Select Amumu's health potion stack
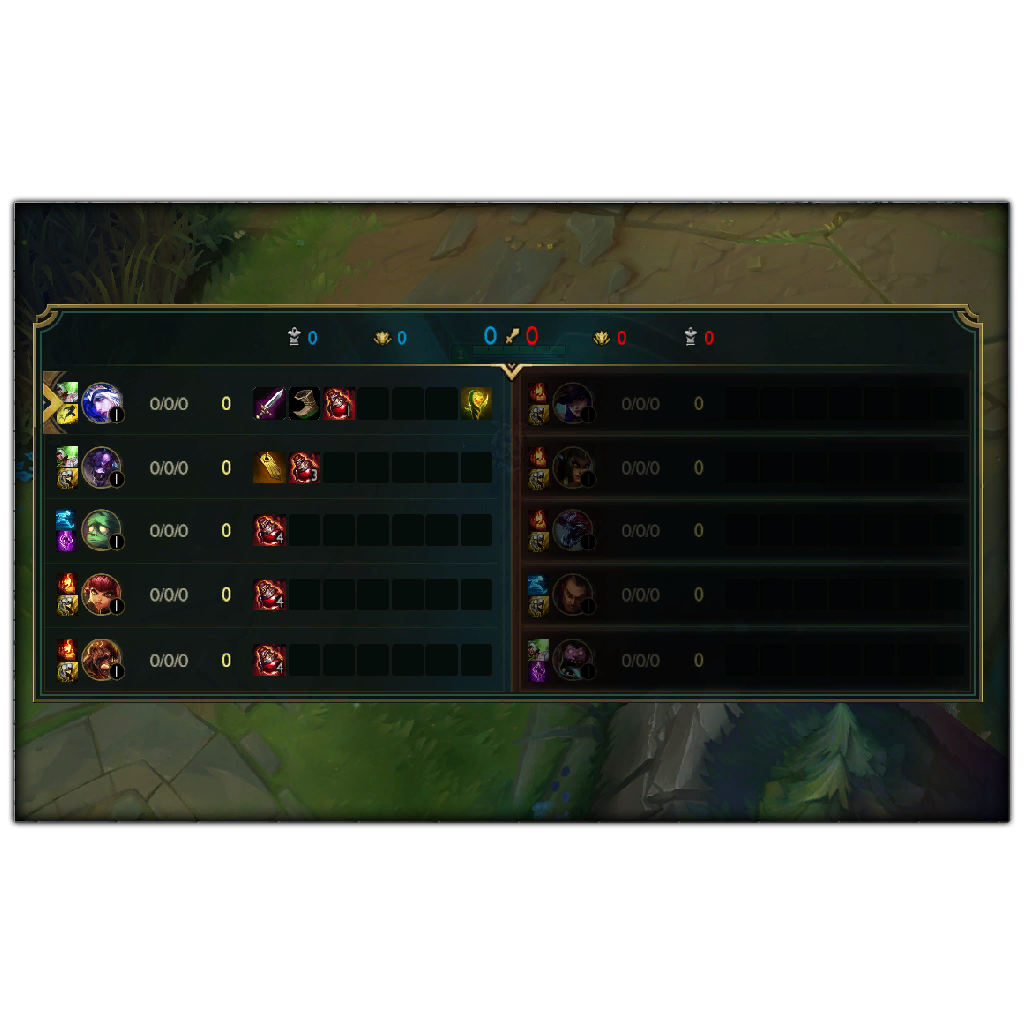 [x=270, y=531]
